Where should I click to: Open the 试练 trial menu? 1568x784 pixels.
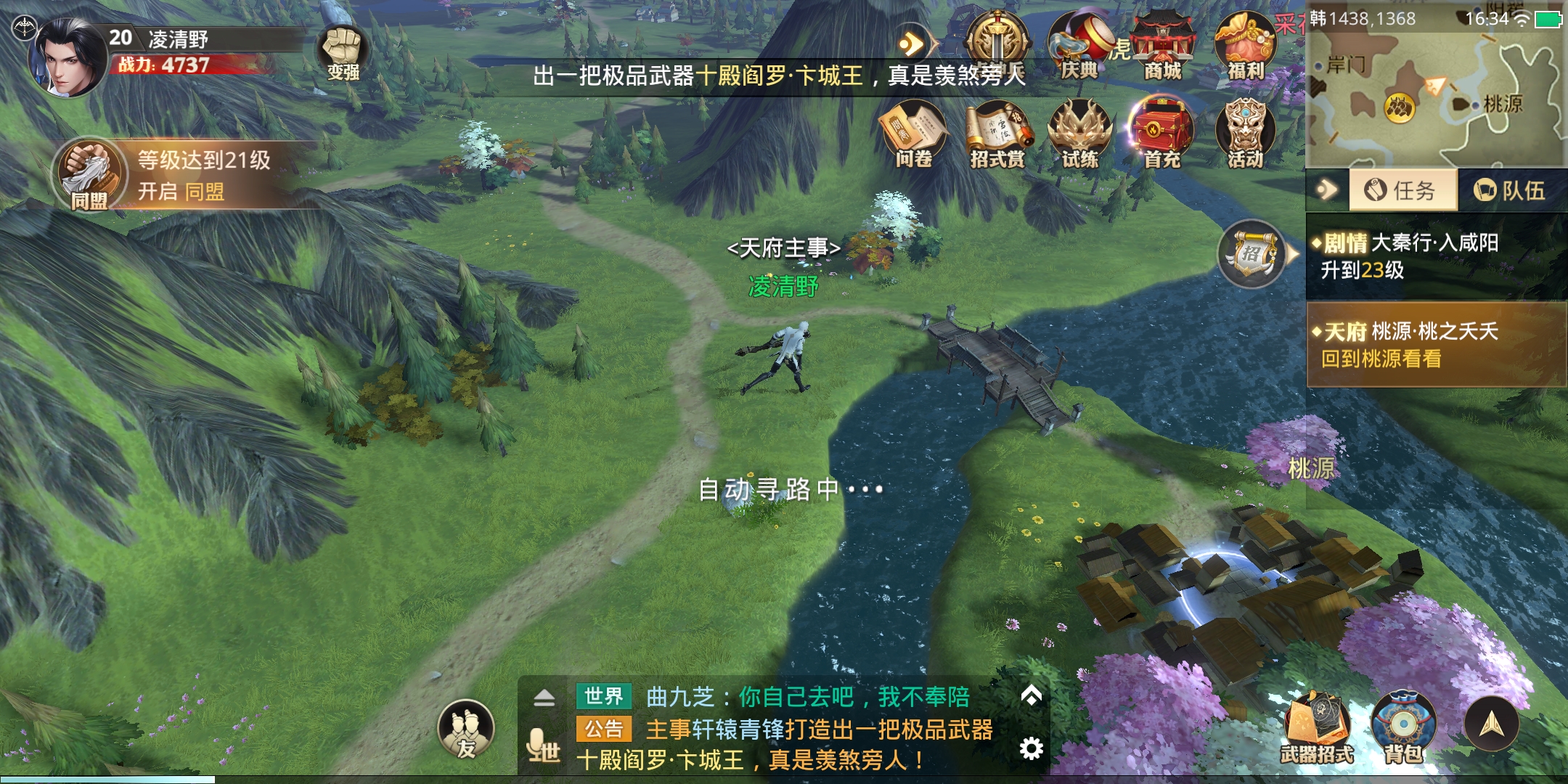pos(1080,135)
